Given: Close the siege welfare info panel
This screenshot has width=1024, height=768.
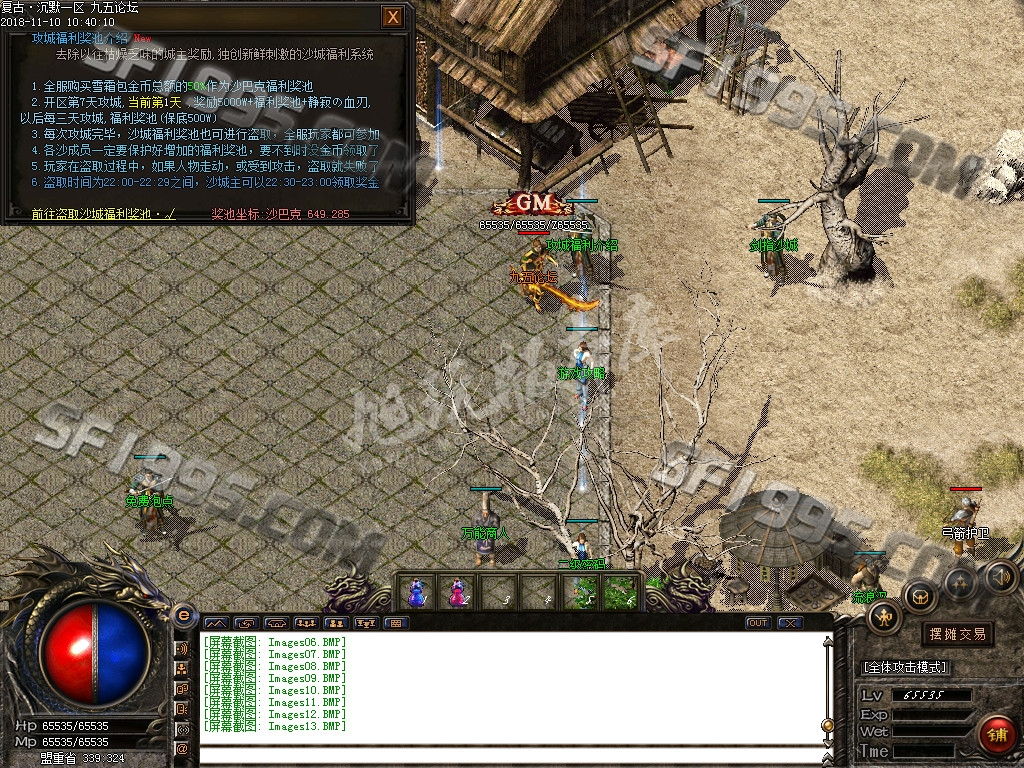Looking at the screenshot, I should point(394,17).
